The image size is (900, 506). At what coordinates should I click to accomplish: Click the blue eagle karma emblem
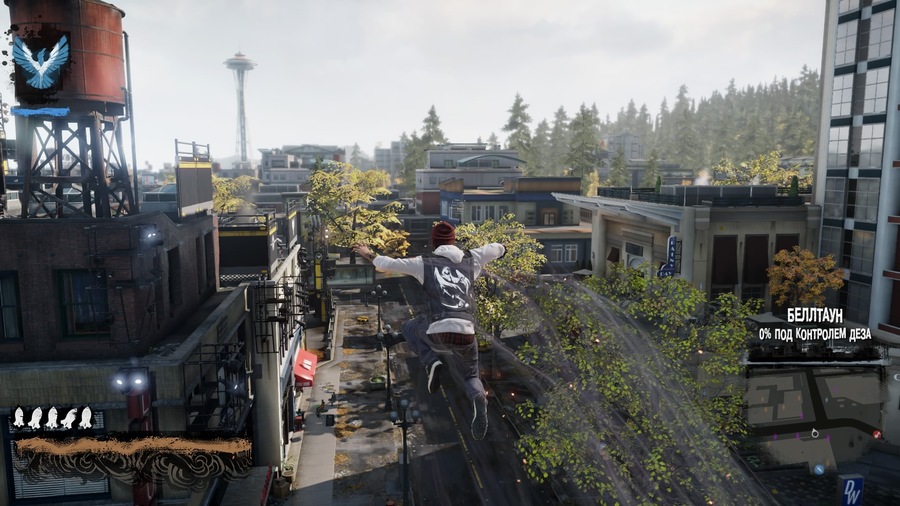tap(40, 62)
